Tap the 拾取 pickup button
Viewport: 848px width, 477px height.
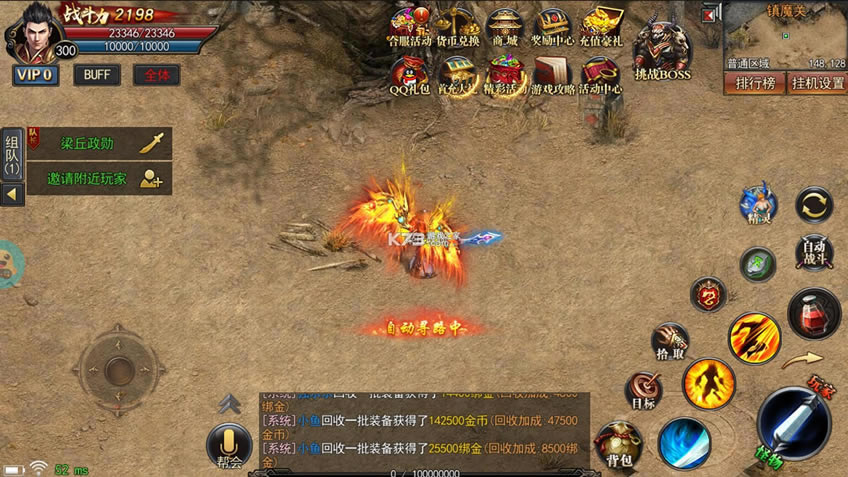point(670,342)
